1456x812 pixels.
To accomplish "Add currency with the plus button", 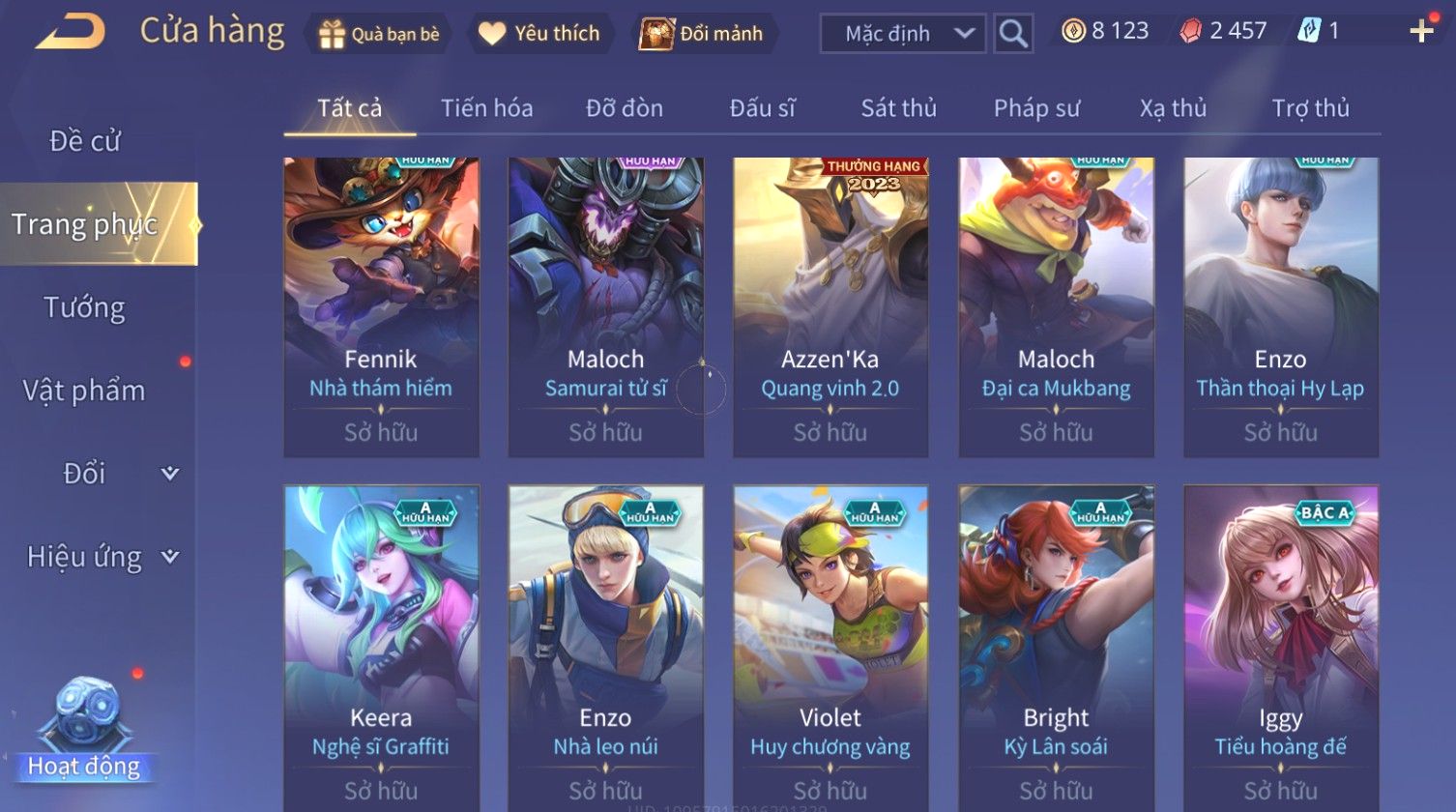I will tap(1421, 32).
